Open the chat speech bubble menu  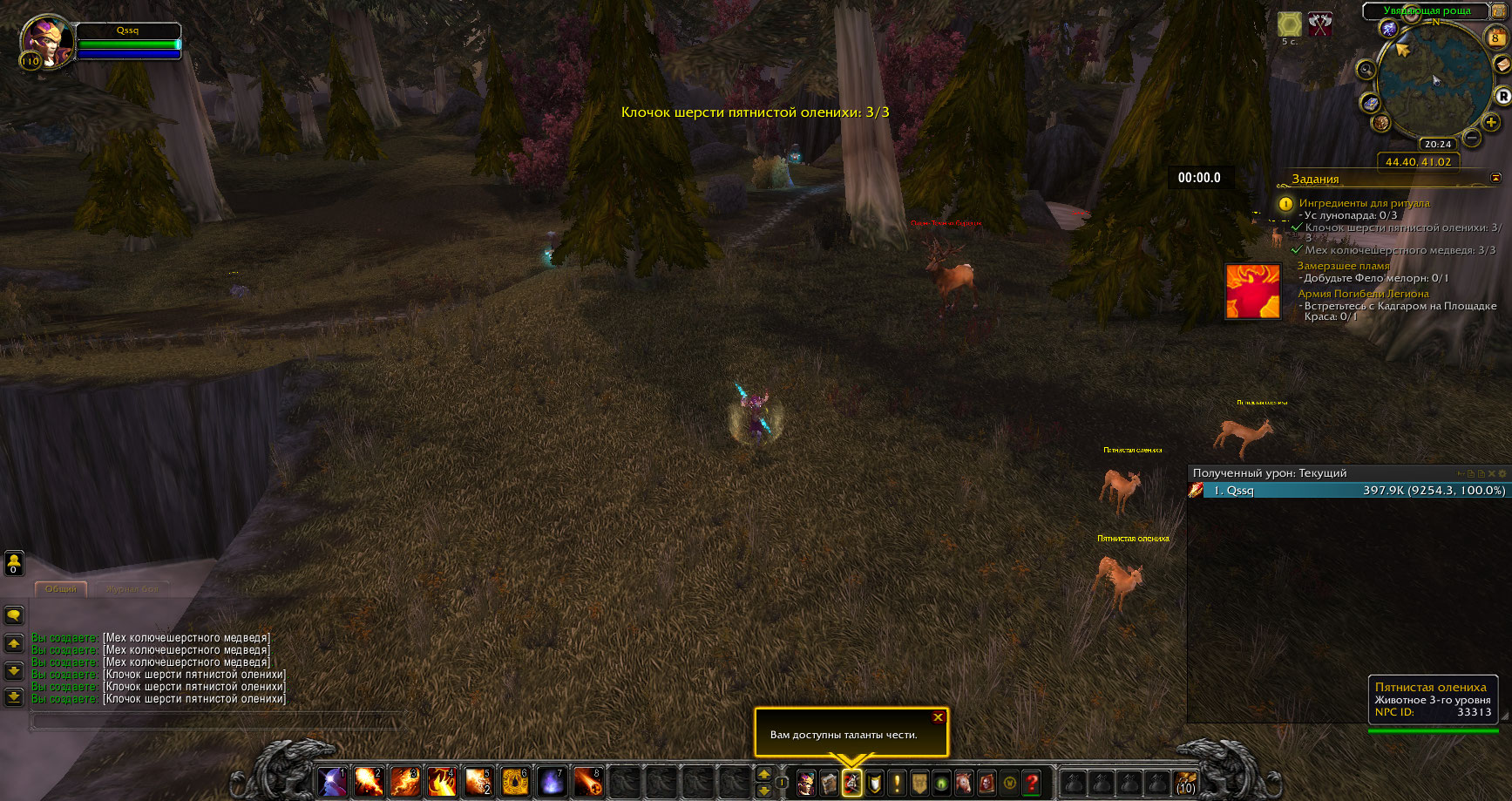tap(14, 615)
